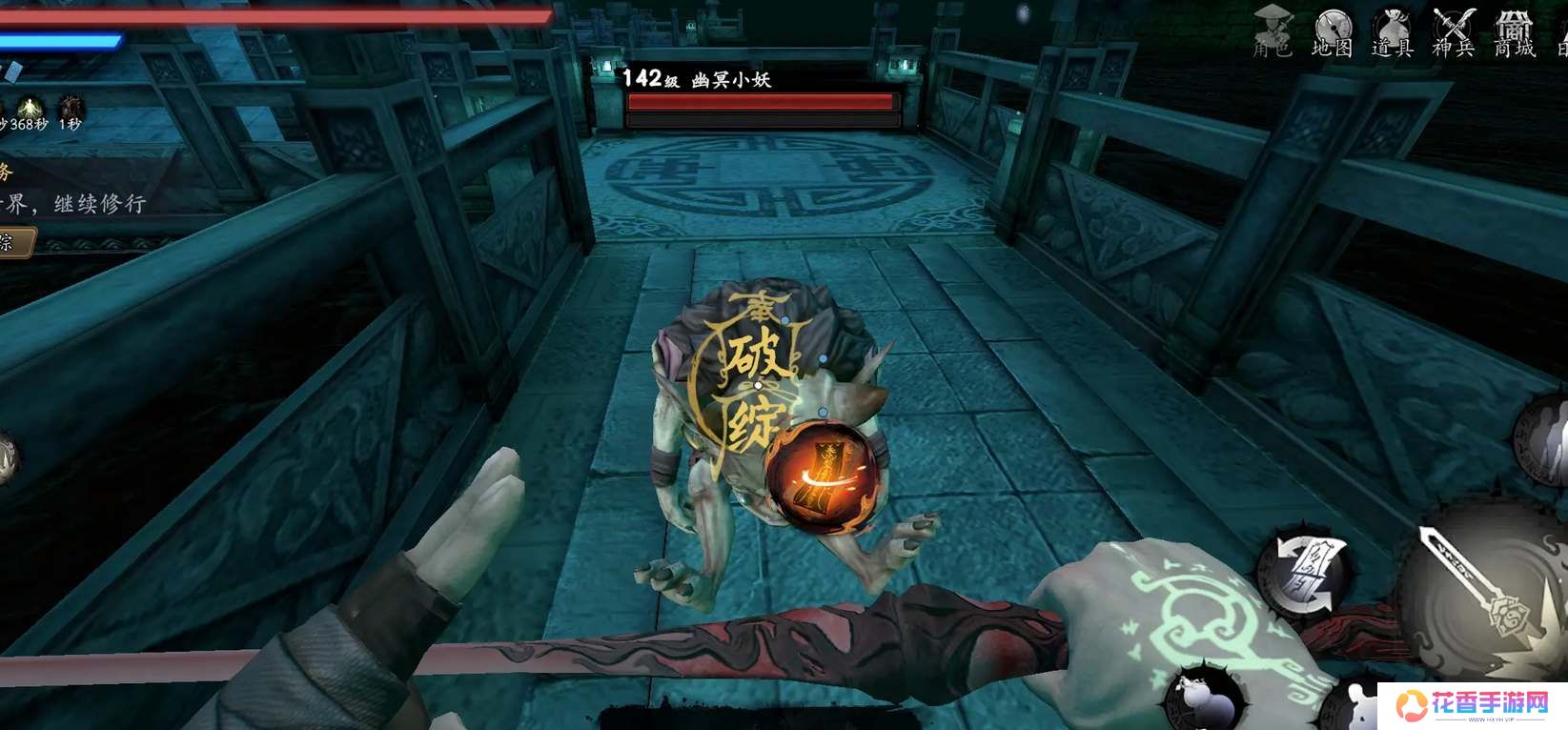Visit the 商城 shop
Image resolution: width=1568 pixels, height=730 pixels.
pos(1514,31)
